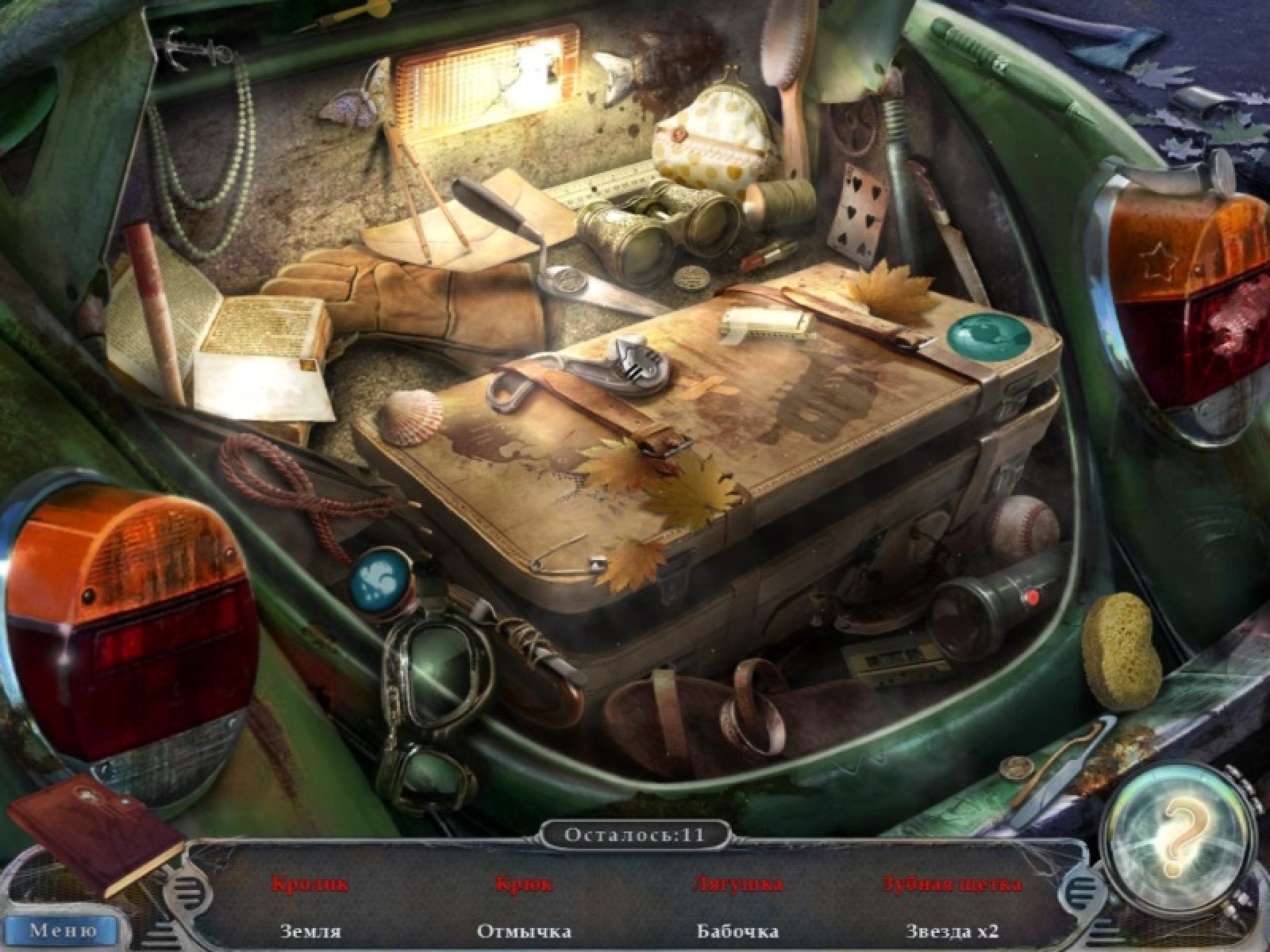Screen dimensions: 1270x952
Task: Choose the Лягушка entry in the item list
Action: click(737, 883)
